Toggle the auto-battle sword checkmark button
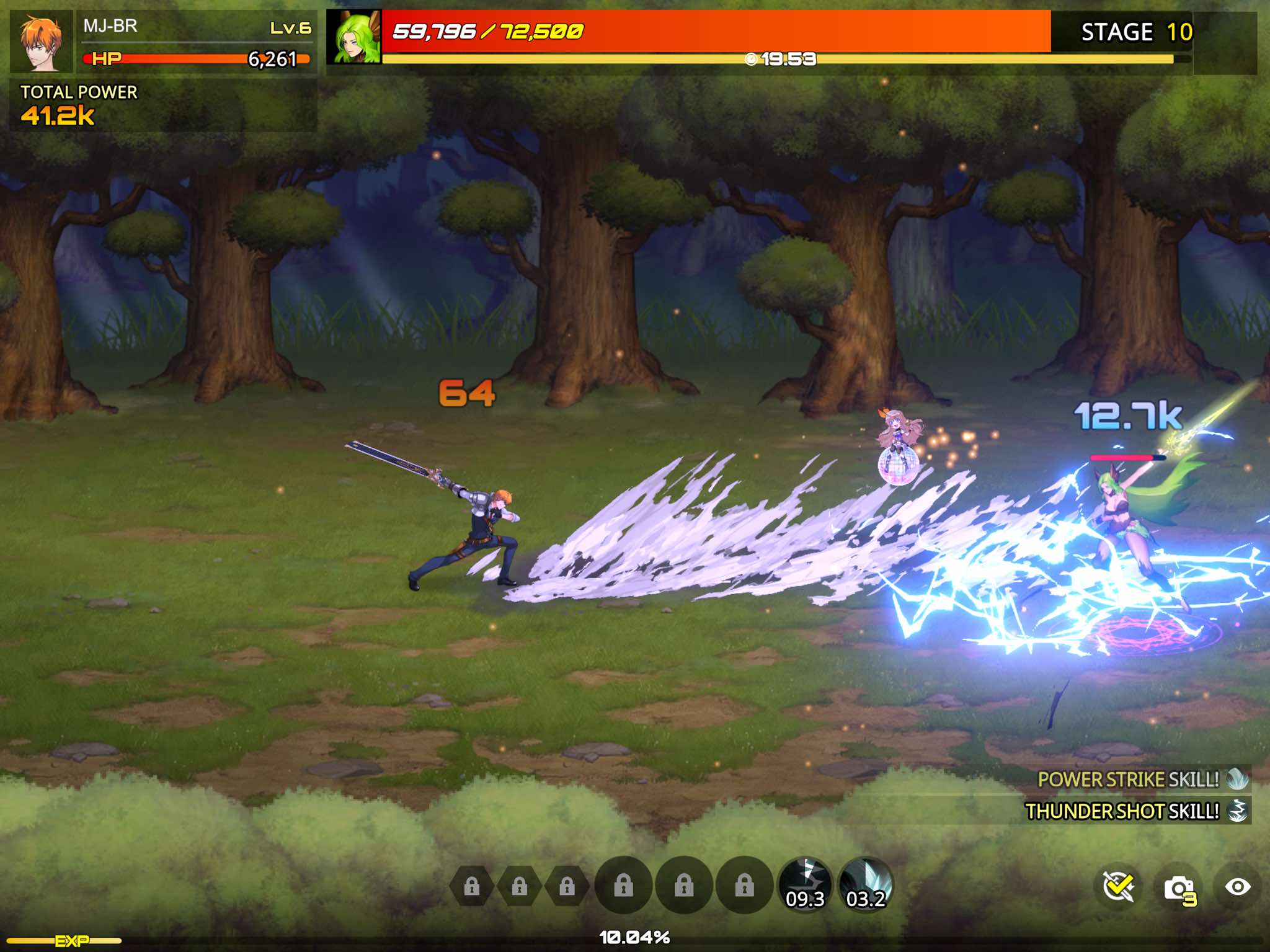 (x=1119, y=887)
